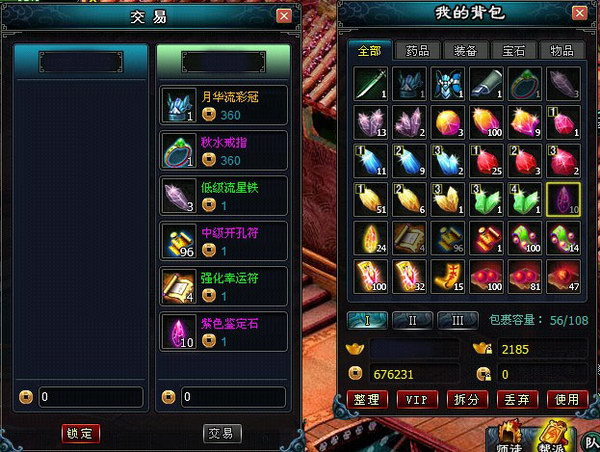Choose the 低级流星铁 trade entry

point(224,196)
